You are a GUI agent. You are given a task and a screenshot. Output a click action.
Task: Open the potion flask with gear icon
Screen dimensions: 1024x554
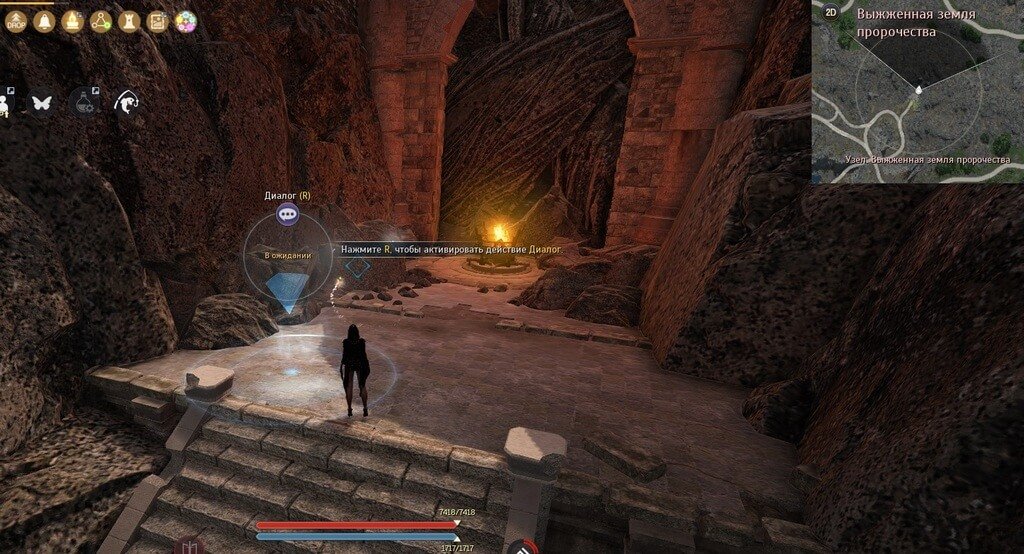(x=84, y=101)
